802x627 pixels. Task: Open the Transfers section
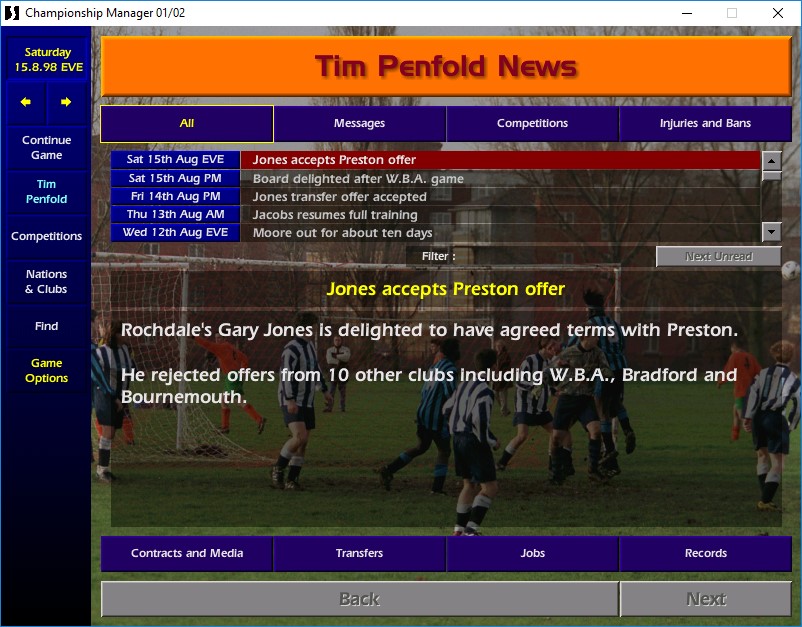[359, 553]
